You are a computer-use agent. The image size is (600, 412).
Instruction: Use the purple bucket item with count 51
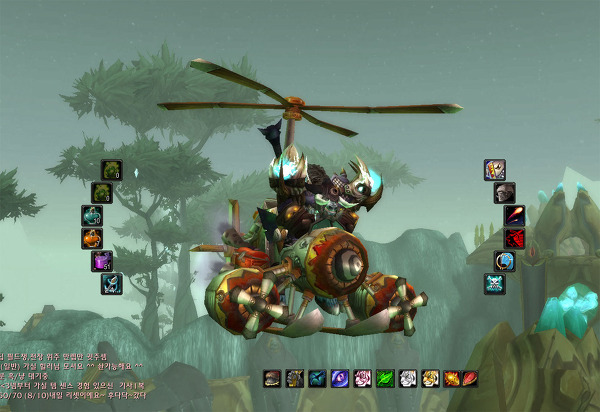click(x=102, y=261)
